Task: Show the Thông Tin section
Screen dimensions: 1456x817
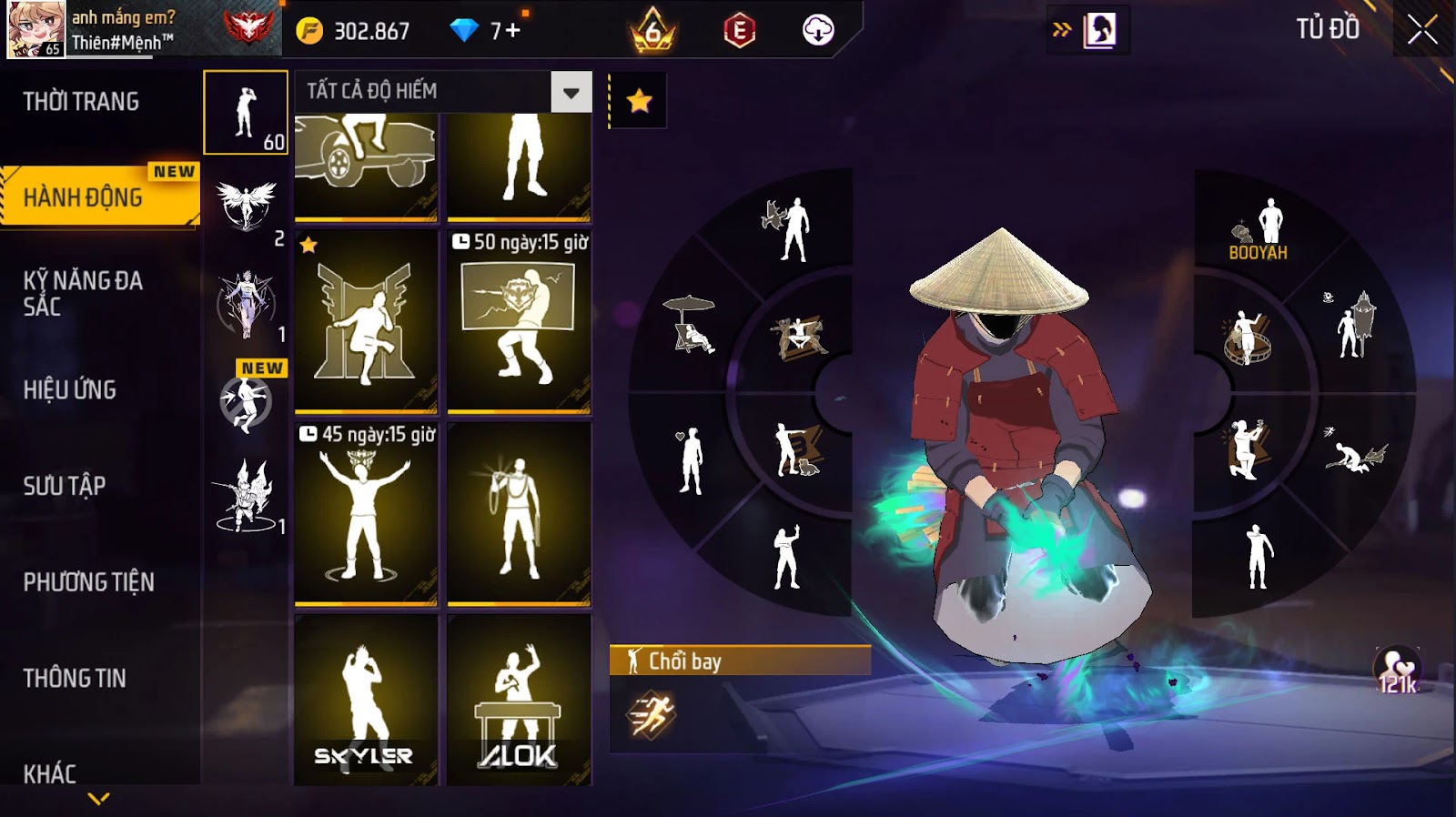Action: coord(75,678)
